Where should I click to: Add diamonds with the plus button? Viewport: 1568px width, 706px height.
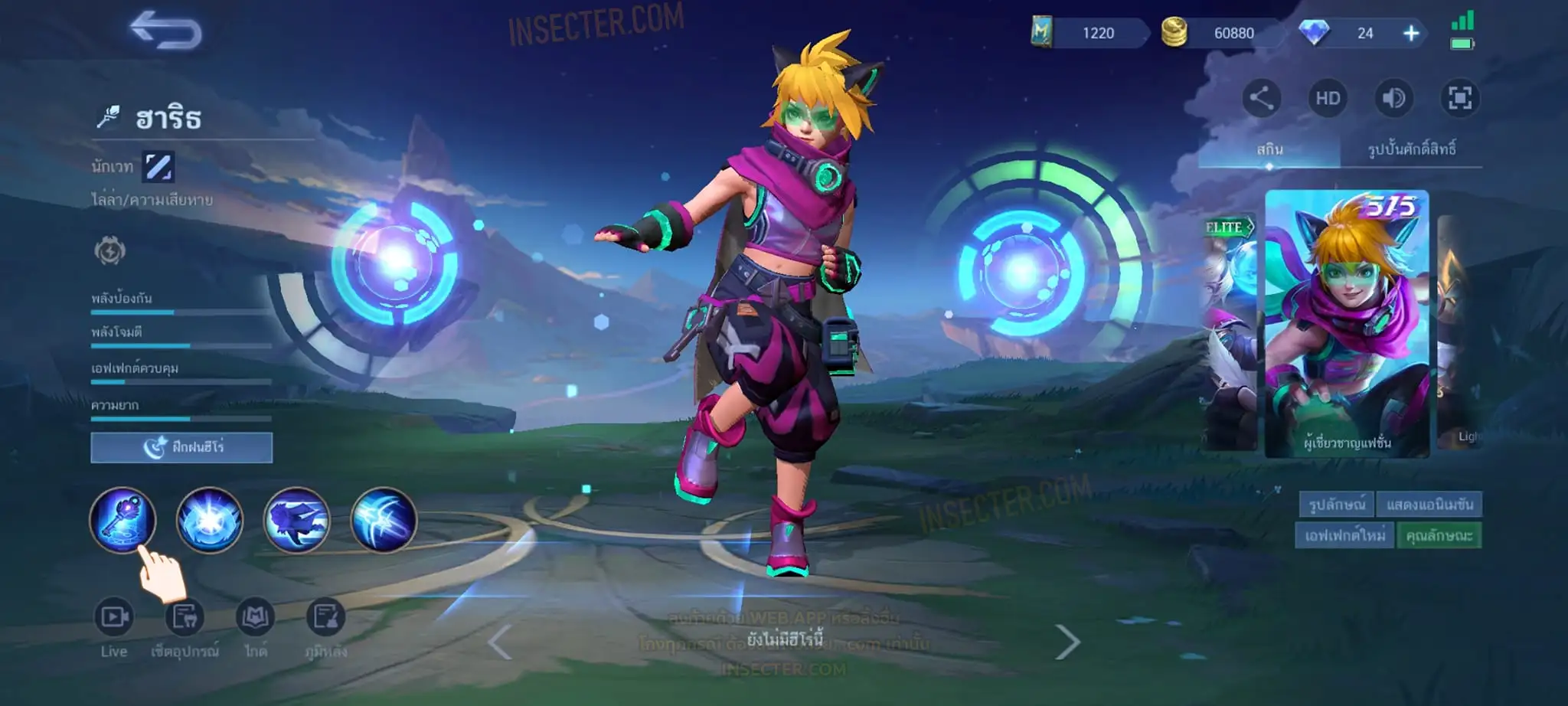click(x=1411, y=33)
